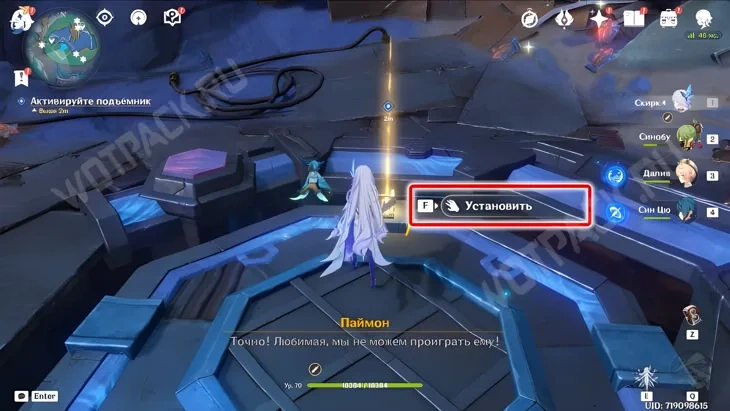Open the four-pointed star wish icon
Screen dimensions: 730x411
[599, 18]
